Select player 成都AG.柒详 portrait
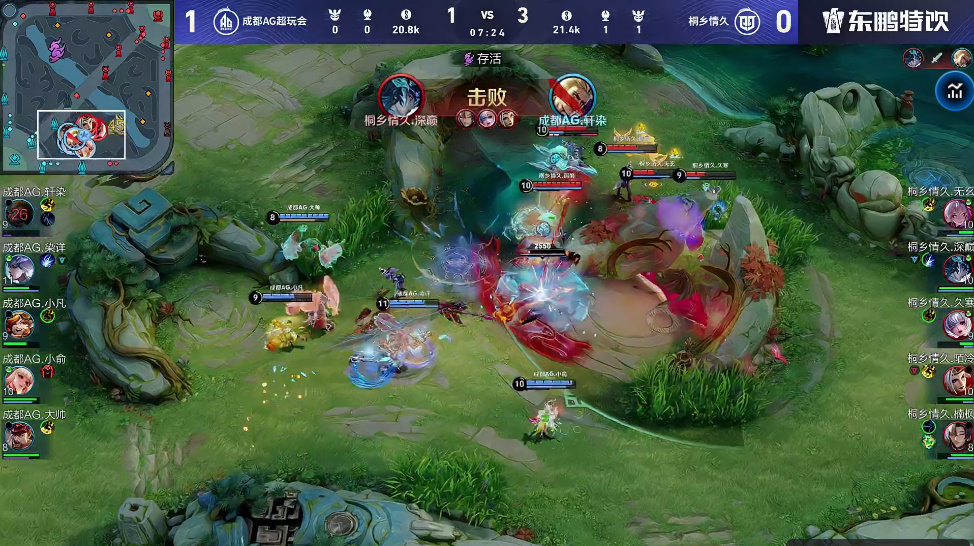Screen dimensions: 974x546 click(19, 268)
